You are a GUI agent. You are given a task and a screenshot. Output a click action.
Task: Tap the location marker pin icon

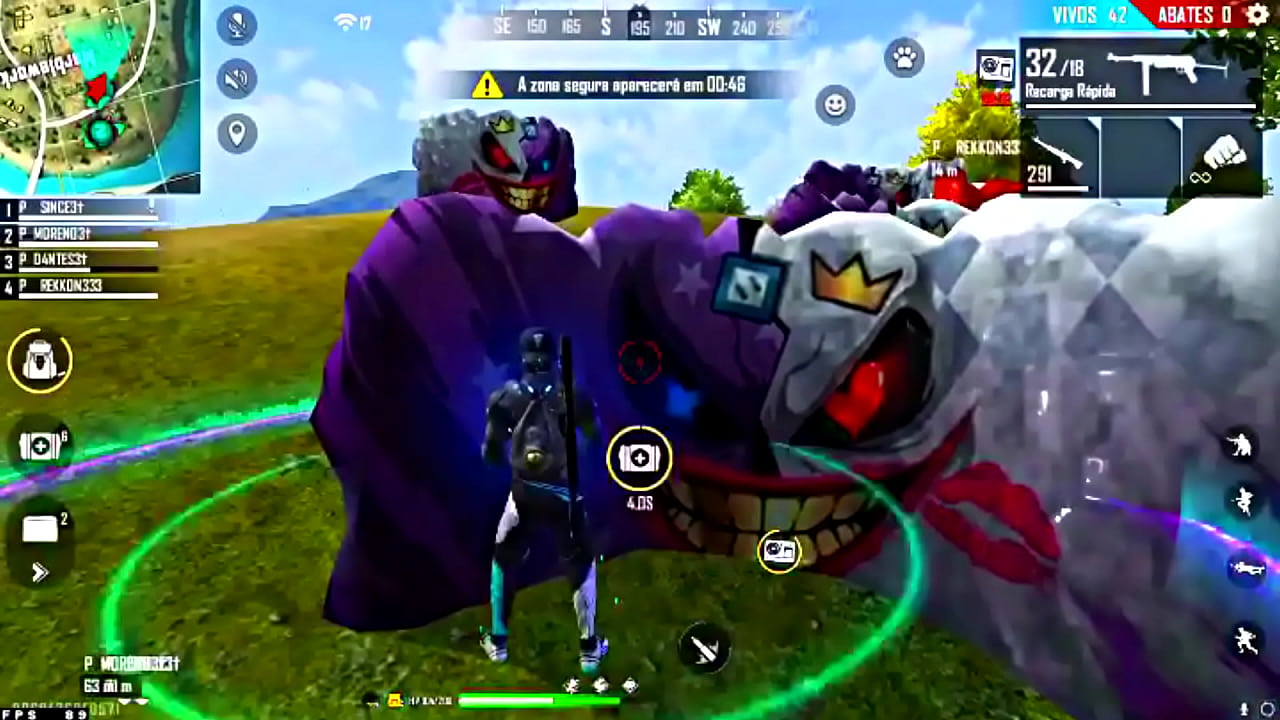coord(237,134)
